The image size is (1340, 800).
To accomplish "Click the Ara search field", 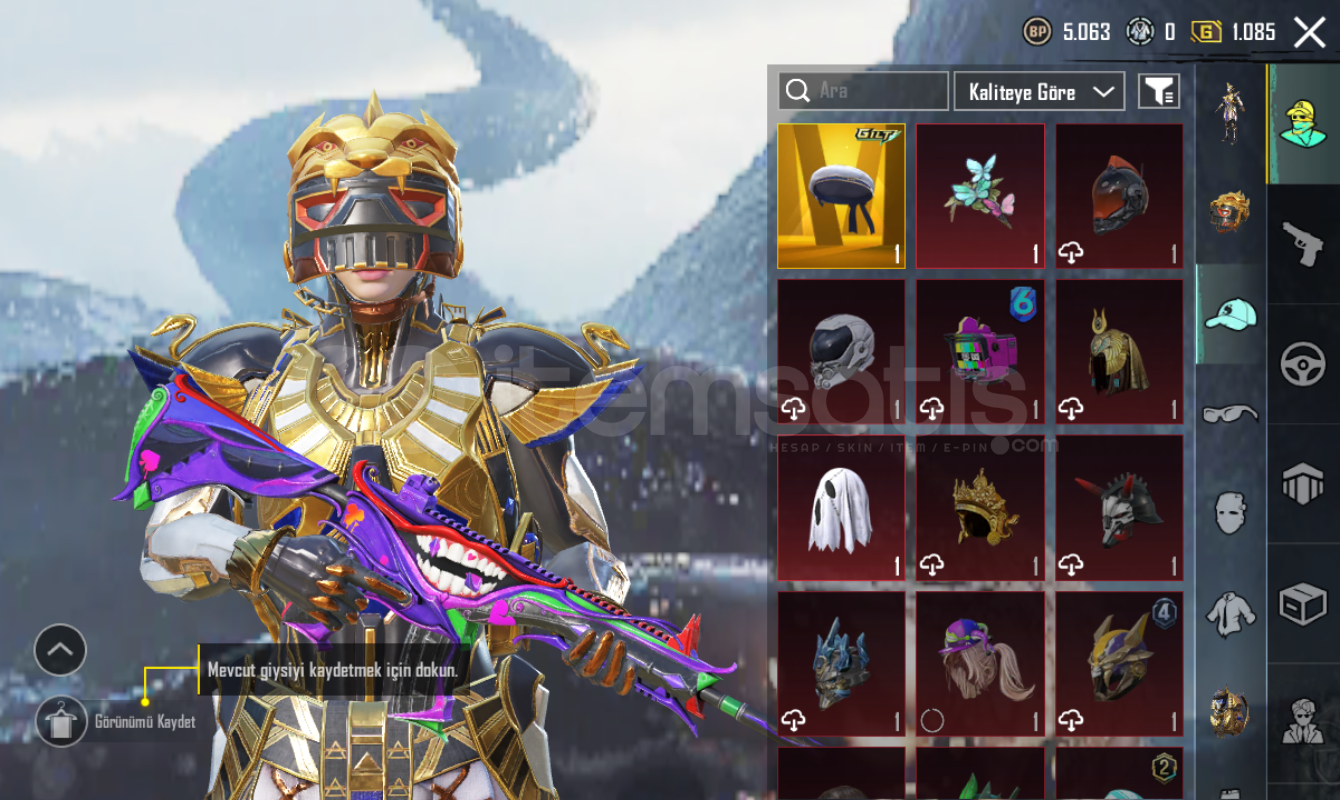I will [863, 91].
